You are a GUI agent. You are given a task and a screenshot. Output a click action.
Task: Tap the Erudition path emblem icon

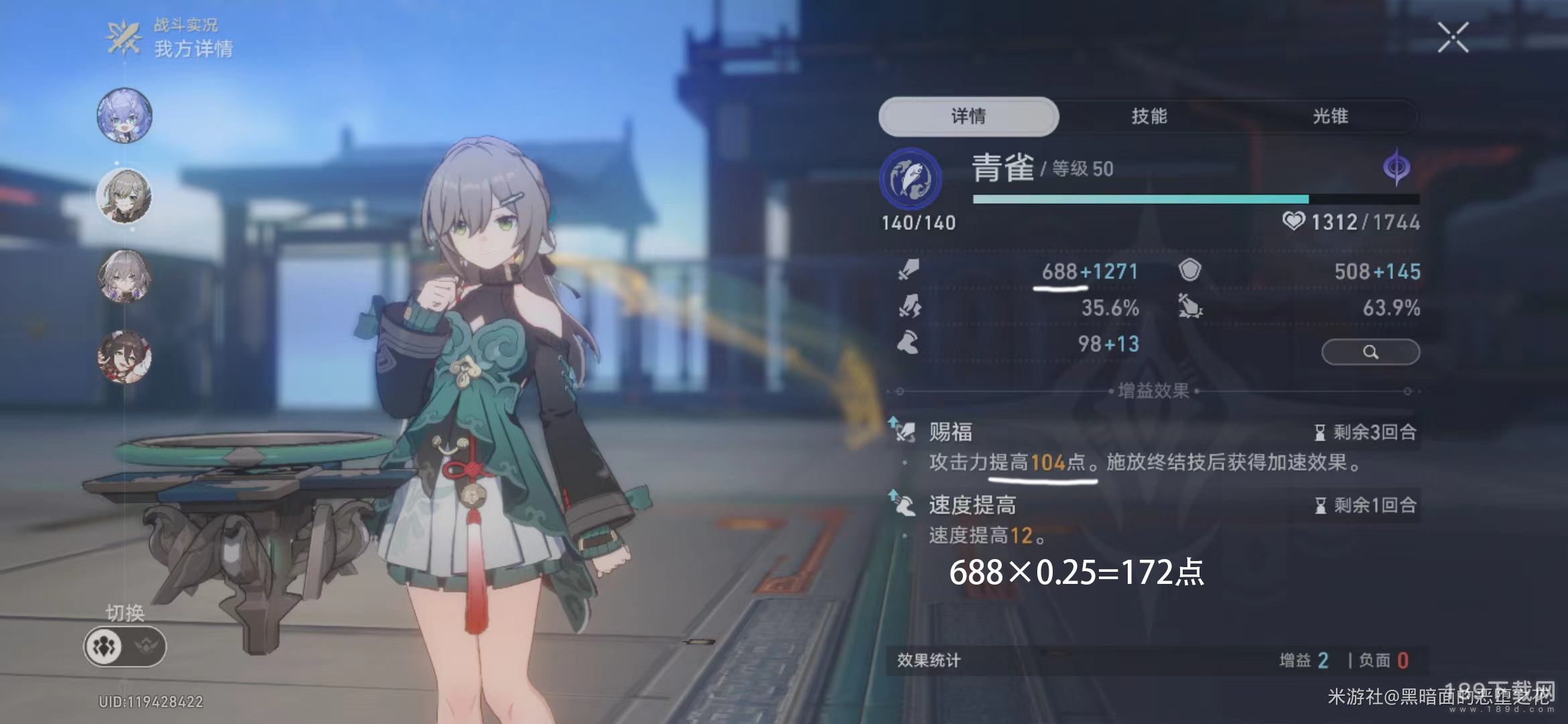(910, 179)
